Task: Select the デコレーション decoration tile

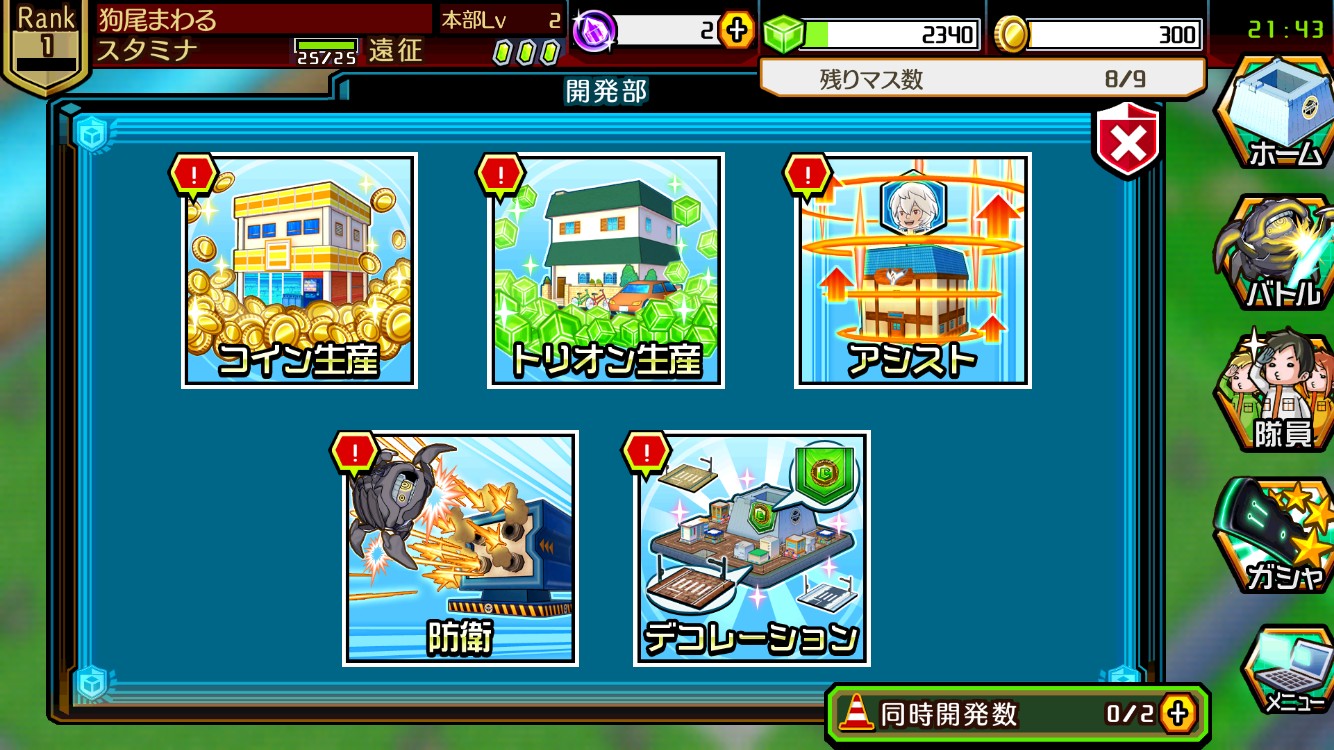Action: pos(751,548)
